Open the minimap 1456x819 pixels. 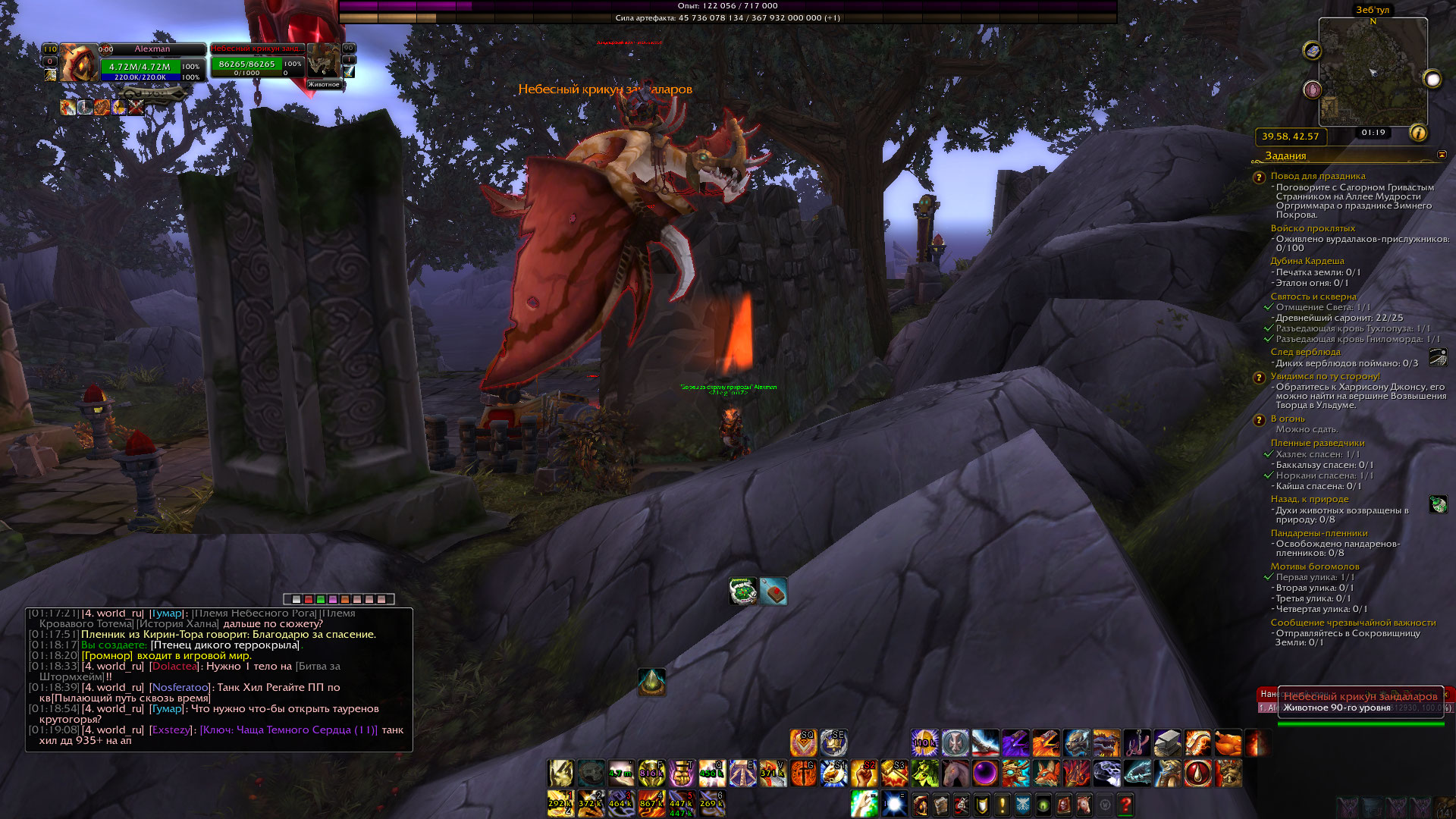pos(1373,72)
